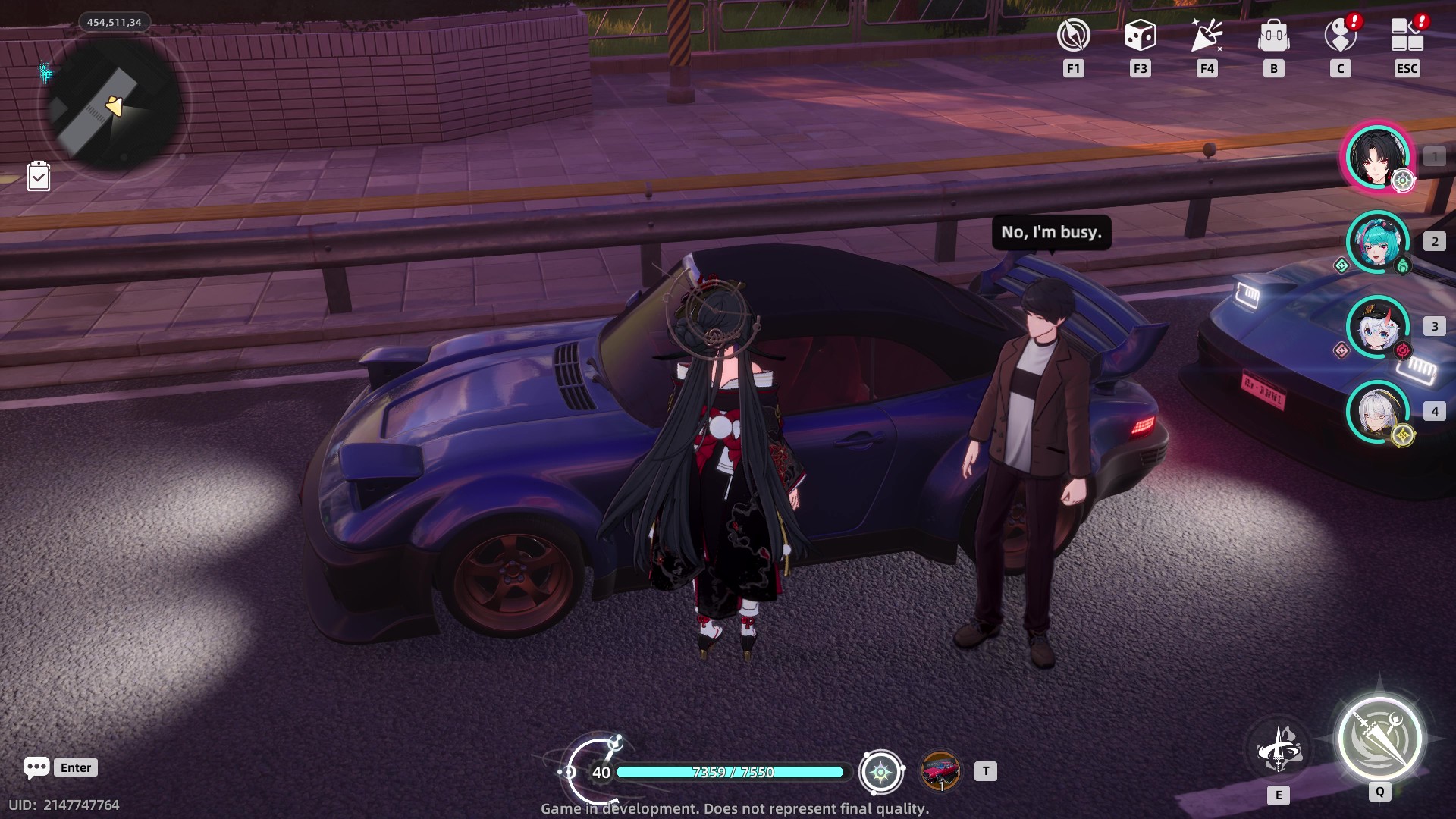Open the quest clipboard checklist

tap(39, 177)
